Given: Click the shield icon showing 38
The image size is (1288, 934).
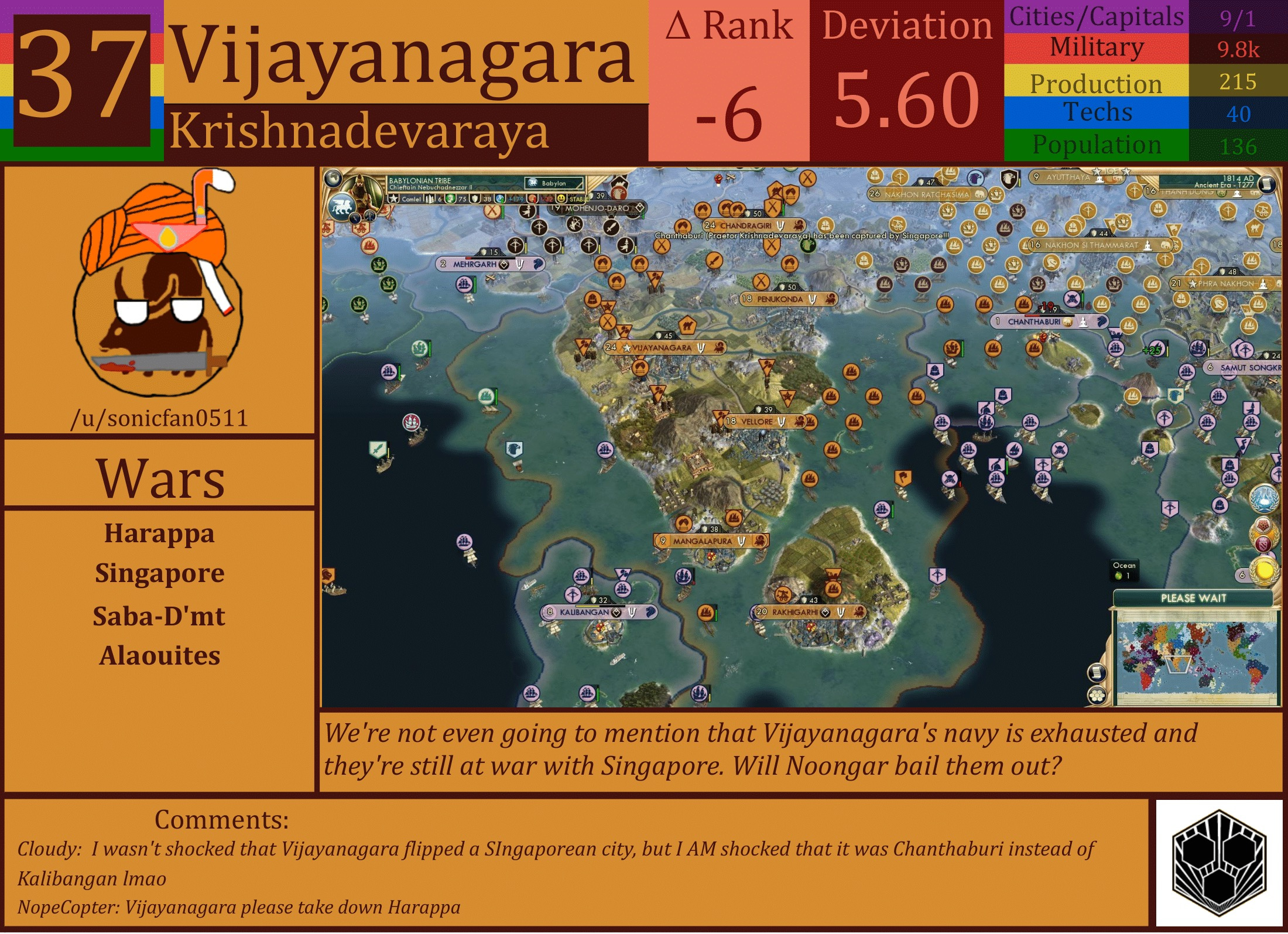Looking at the screenshot, I should pos(475,199).
